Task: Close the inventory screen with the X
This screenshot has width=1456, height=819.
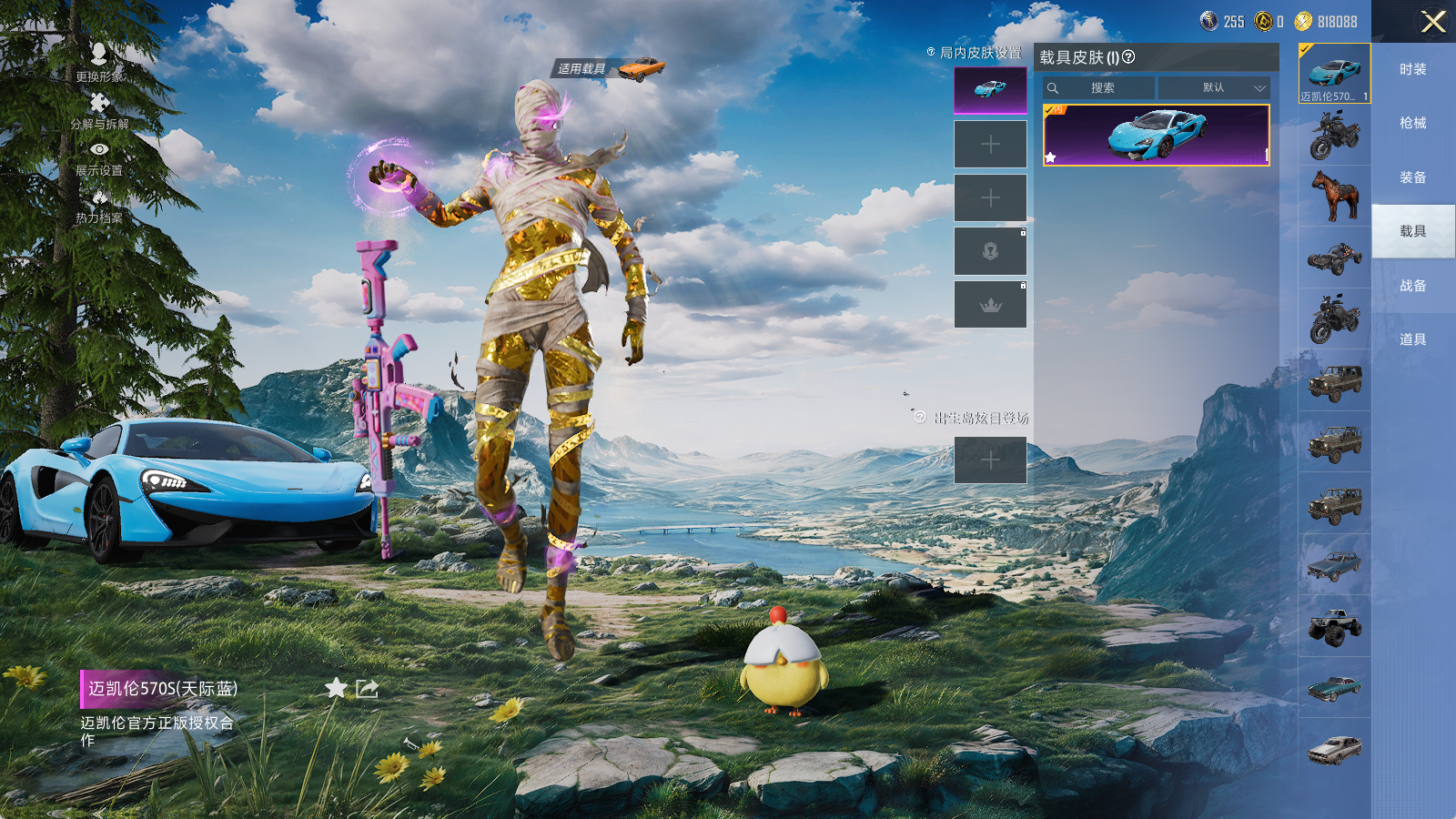Action: point(1432,22)
